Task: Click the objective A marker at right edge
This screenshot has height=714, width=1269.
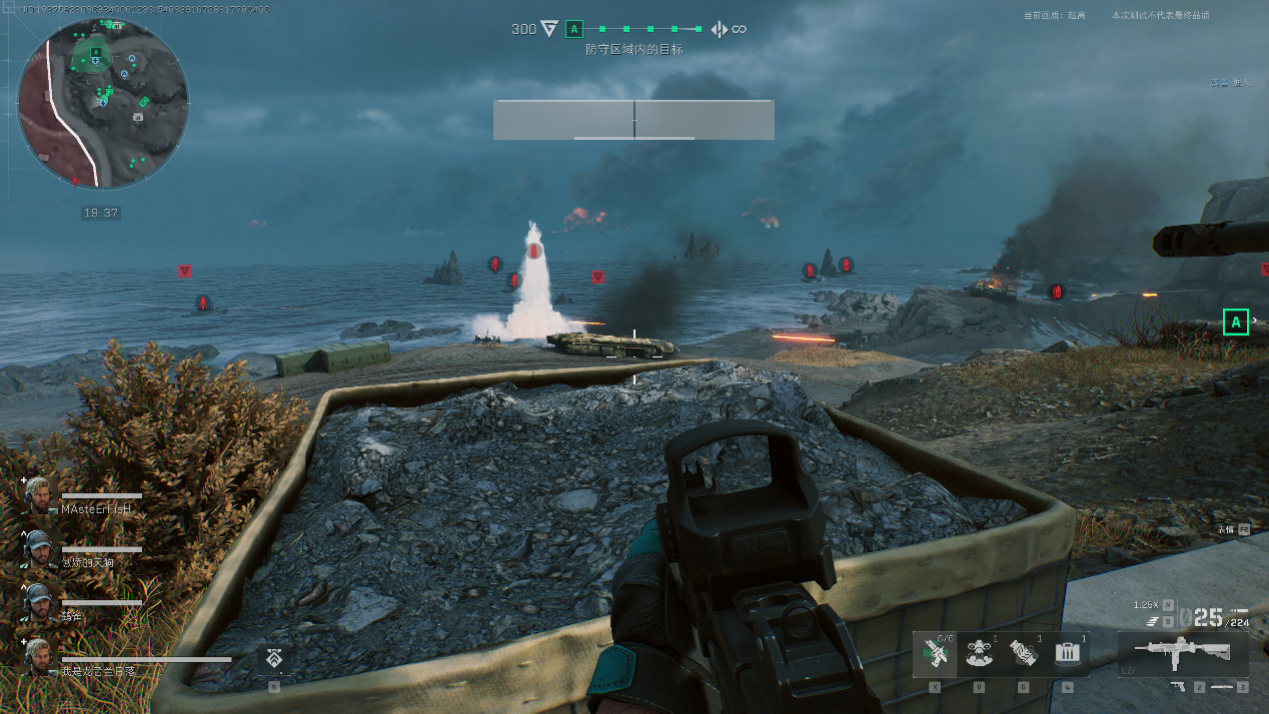Action: point(1236,322)
